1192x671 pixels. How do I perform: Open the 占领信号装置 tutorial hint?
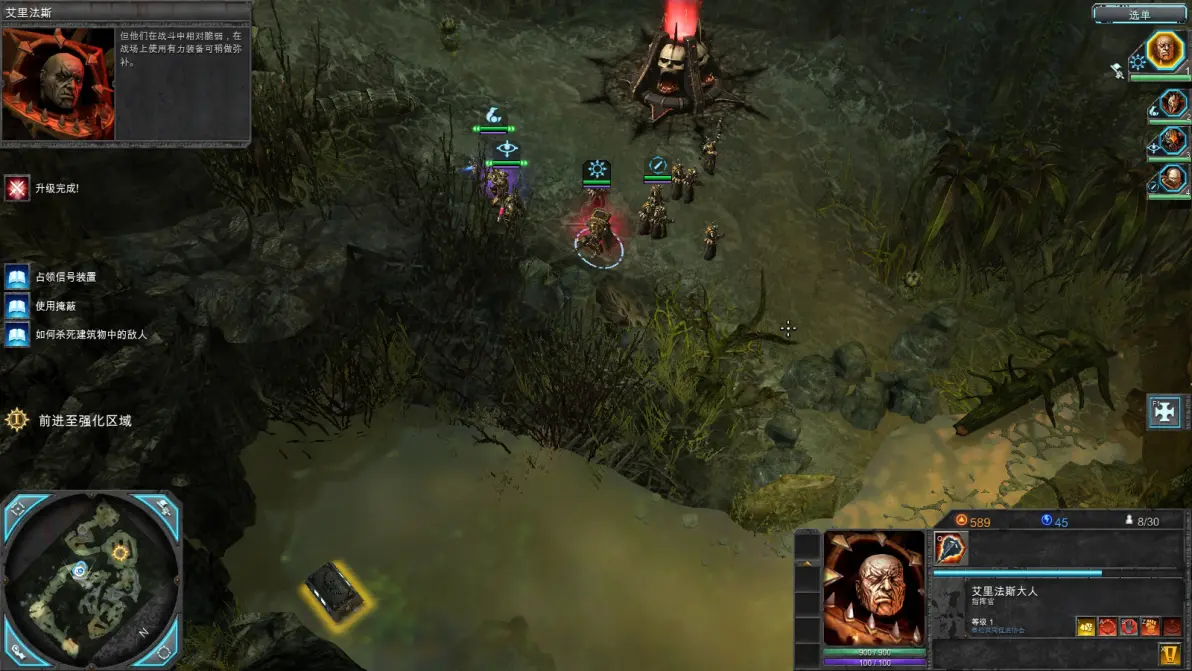[17, 277]
